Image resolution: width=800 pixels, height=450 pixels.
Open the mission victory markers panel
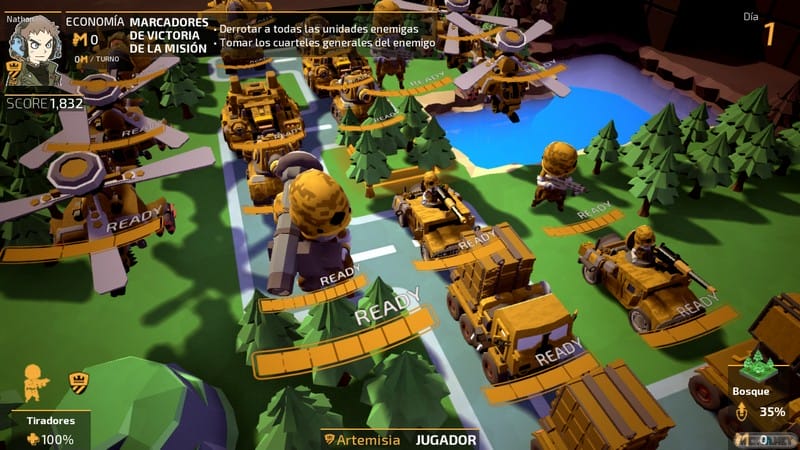[x=169, y=35]
